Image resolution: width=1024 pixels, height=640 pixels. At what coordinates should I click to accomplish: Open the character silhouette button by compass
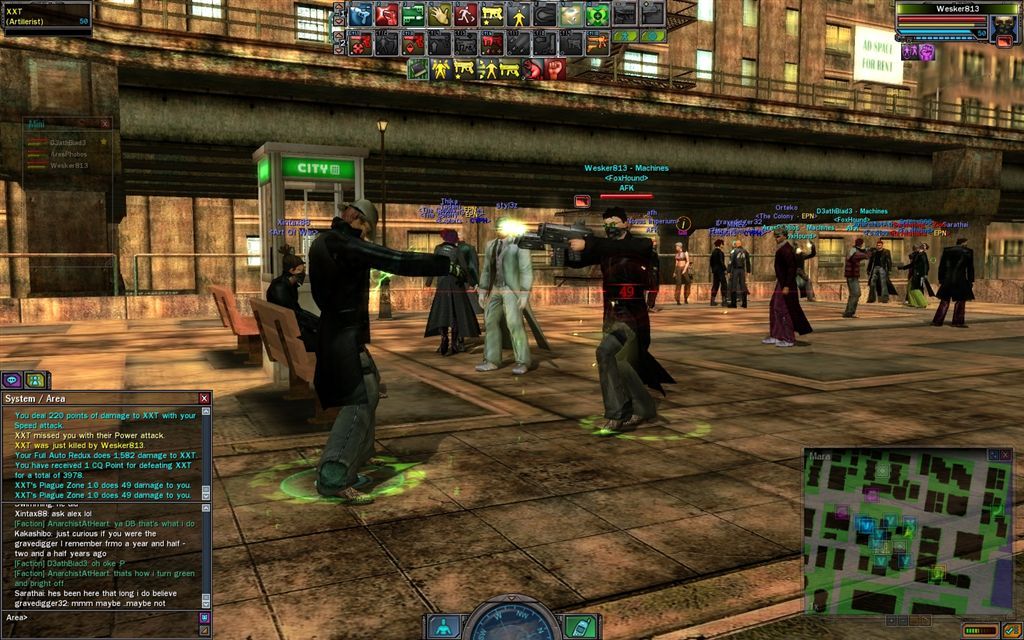pyautogui.click(x=444, y=627)
